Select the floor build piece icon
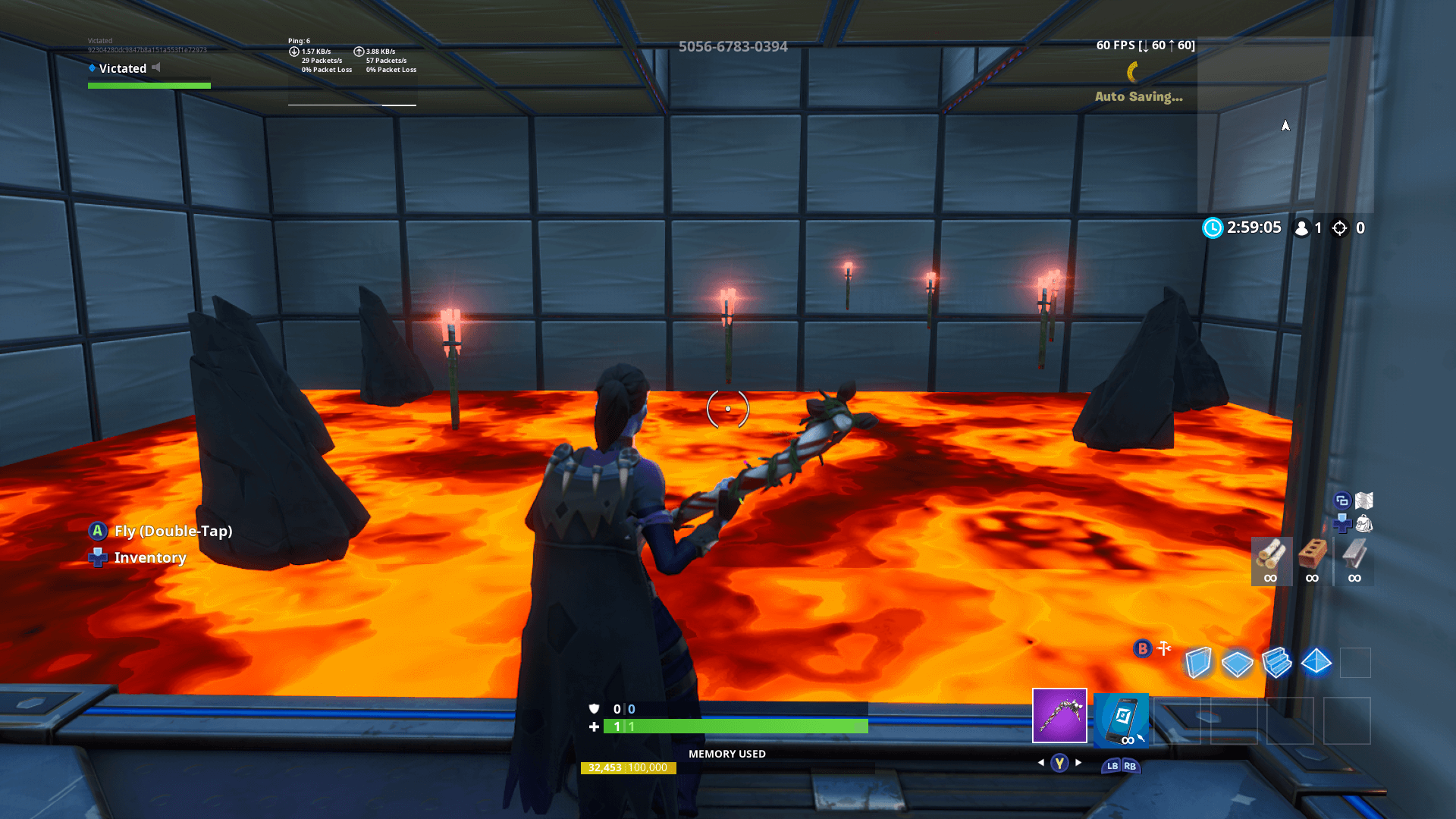The width and height of the screenshot is (1456, 819). coord(1237,661)
